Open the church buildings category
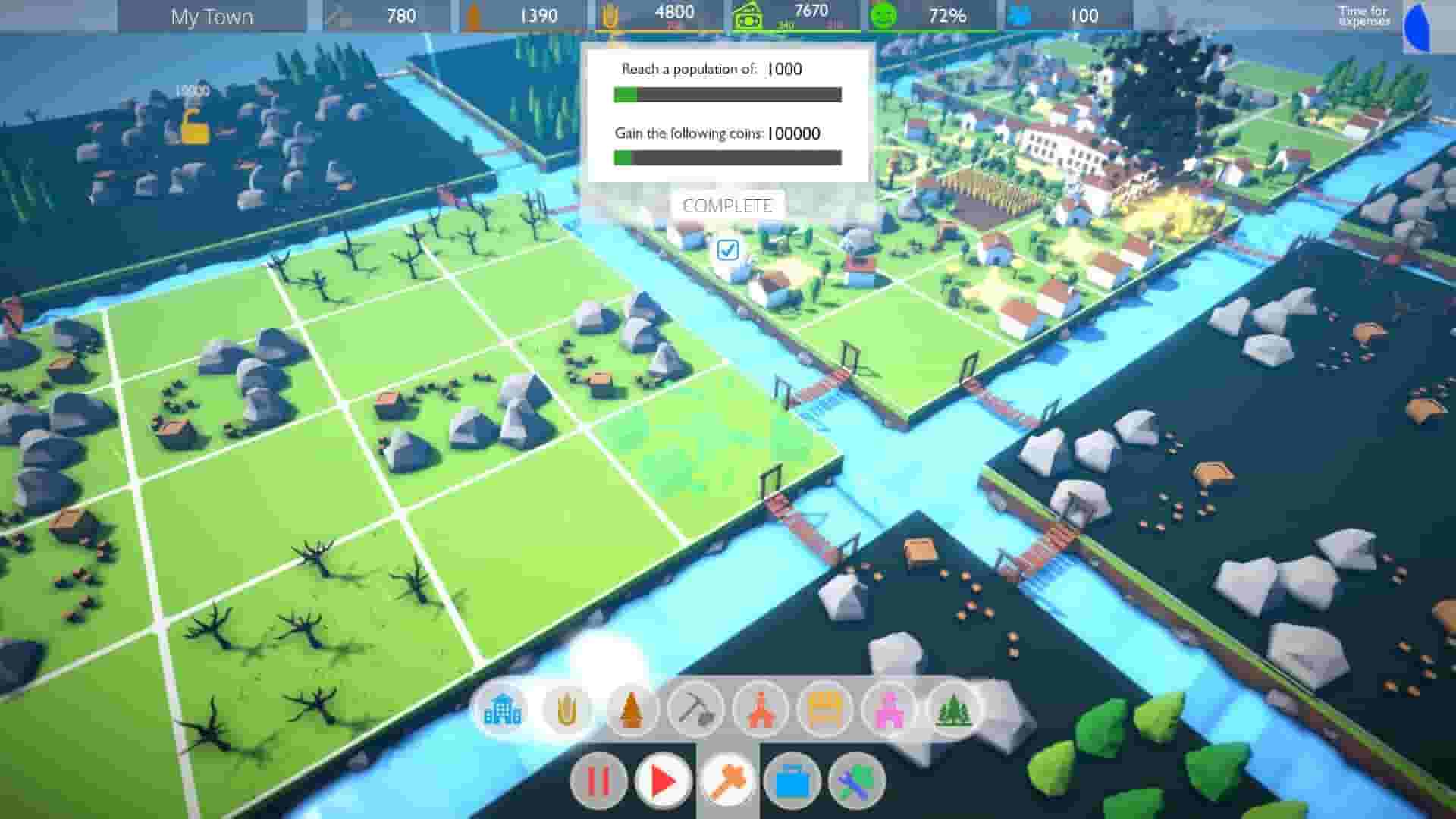The width and height of the screenshot is (1456, 819). pyautogui.click(x=762, y=711)
